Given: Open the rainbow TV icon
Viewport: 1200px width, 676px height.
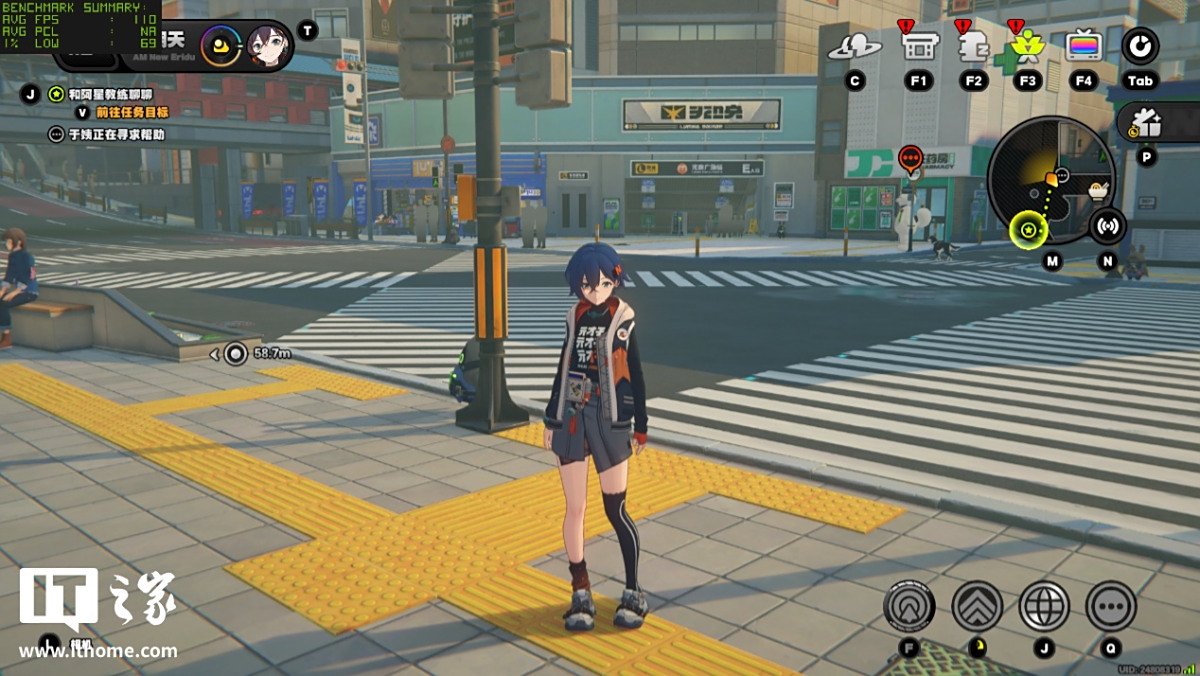Looking at the screenshot, I should pyautogui.click(x=1083, y=46).
